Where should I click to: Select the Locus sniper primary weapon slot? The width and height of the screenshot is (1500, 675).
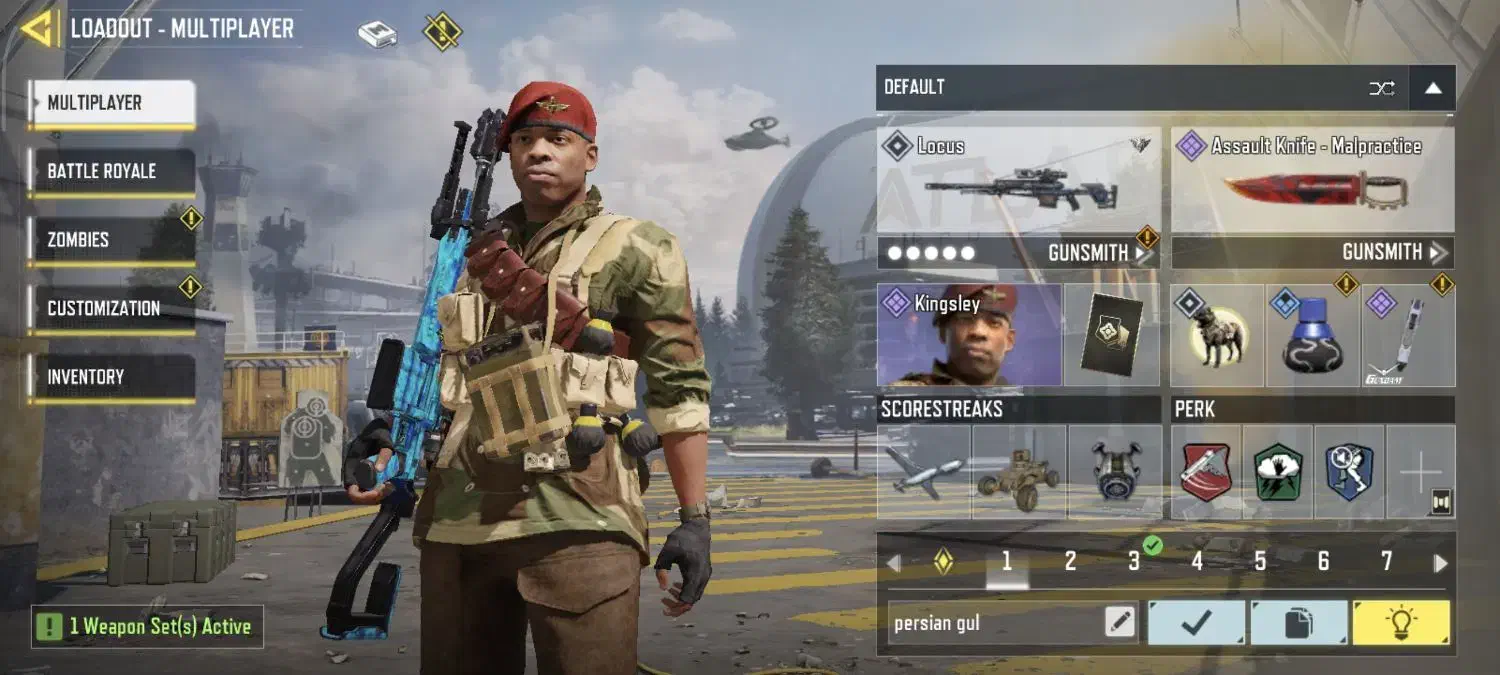click(x=1019, y=180)
